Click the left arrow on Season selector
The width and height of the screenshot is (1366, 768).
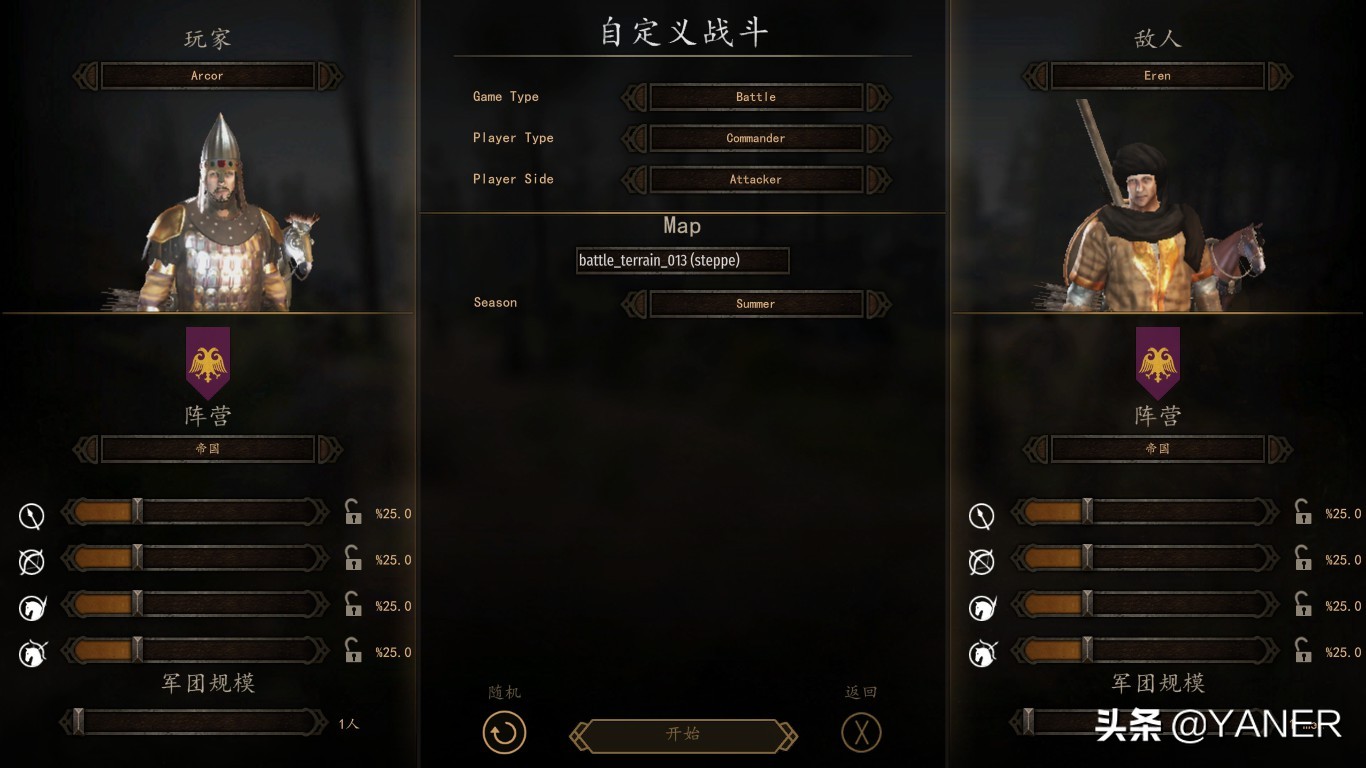(x=633, y=303)
